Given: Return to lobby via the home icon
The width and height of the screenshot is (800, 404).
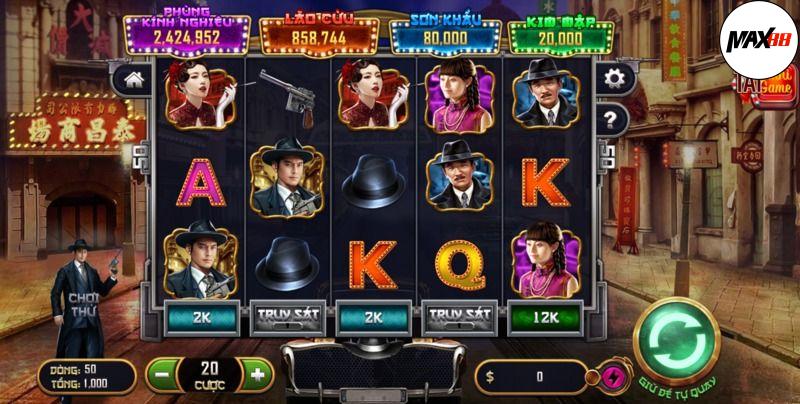Looking at the screenshot, I should pyautogui.click(x=132, y=78).
